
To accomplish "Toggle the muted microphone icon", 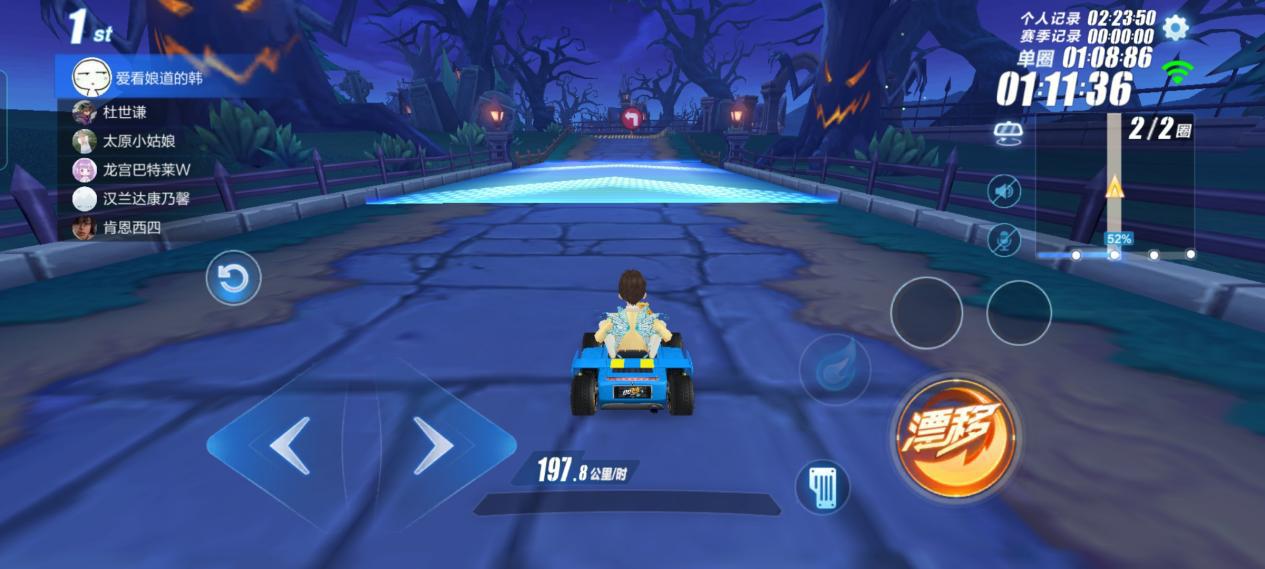I will click(1004, 240).
